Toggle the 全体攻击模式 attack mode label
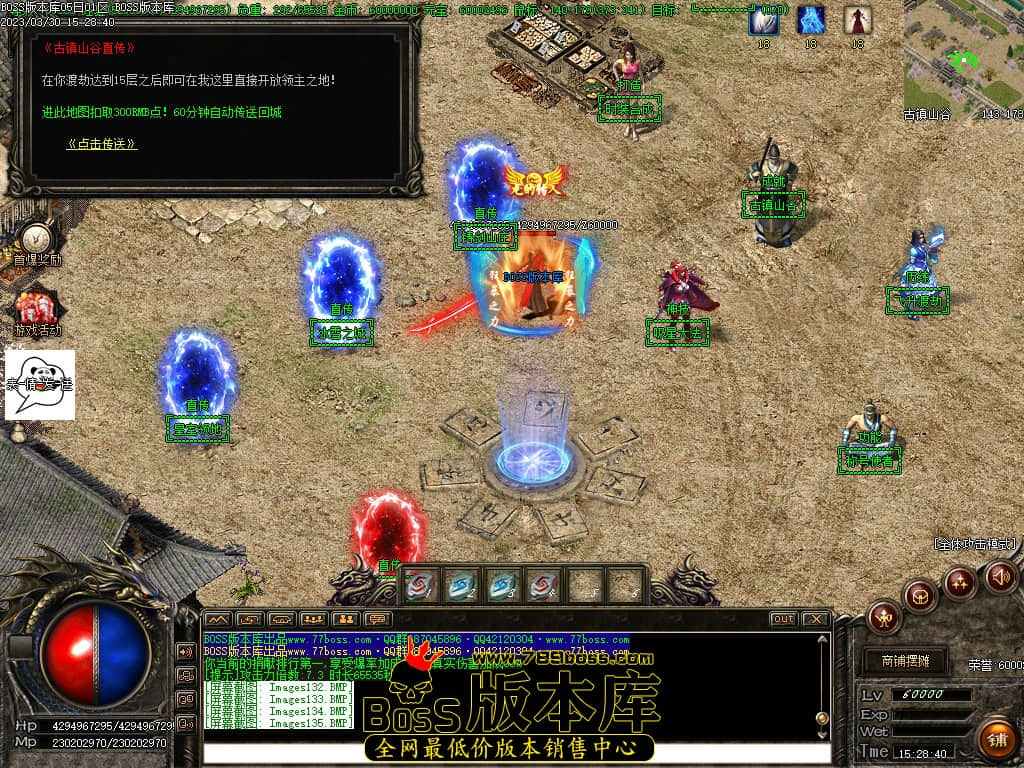The width and height of the screenshot is (1024, 768). (974, 544)
